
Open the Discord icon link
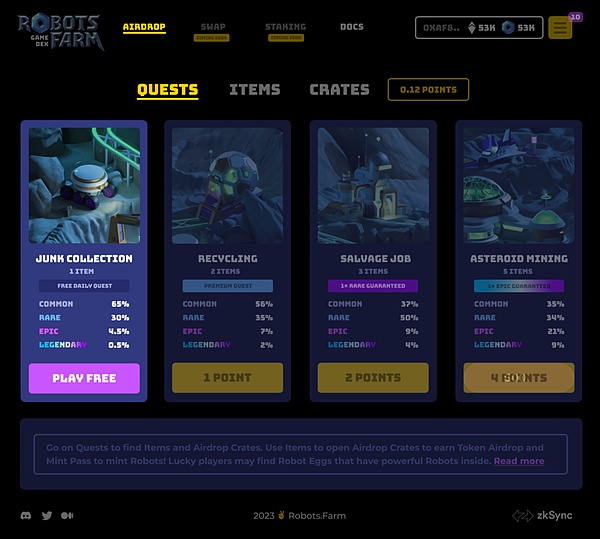tap(26, 516)
